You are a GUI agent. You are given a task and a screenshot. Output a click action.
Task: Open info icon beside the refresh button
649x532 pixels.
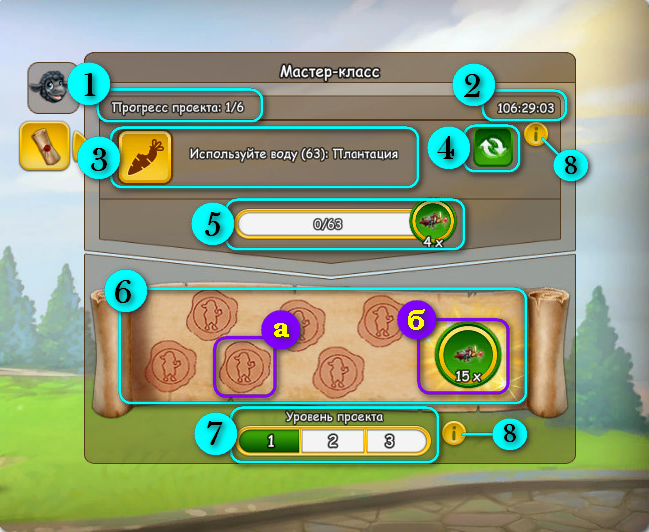535,133
